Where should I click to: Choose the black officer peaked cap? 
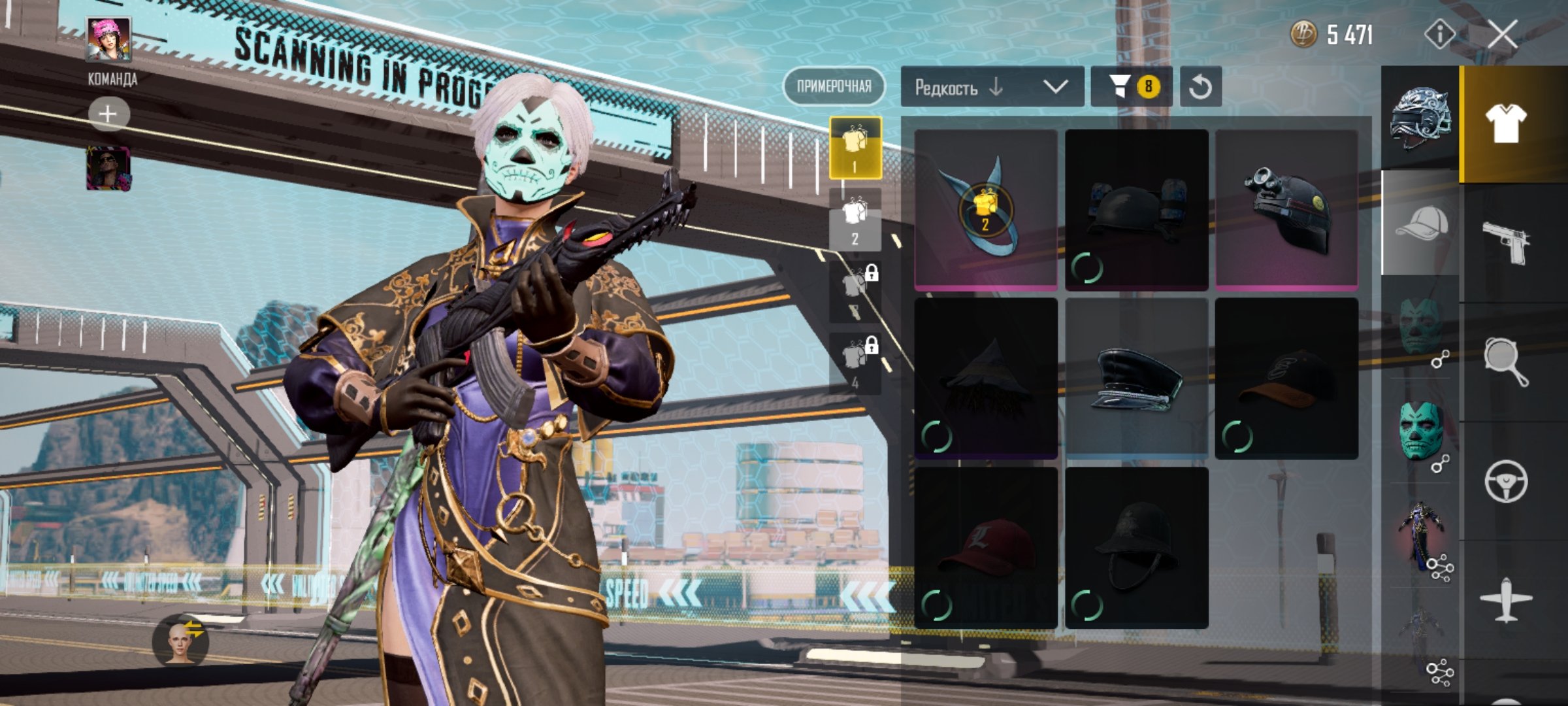click(1136, 378)
